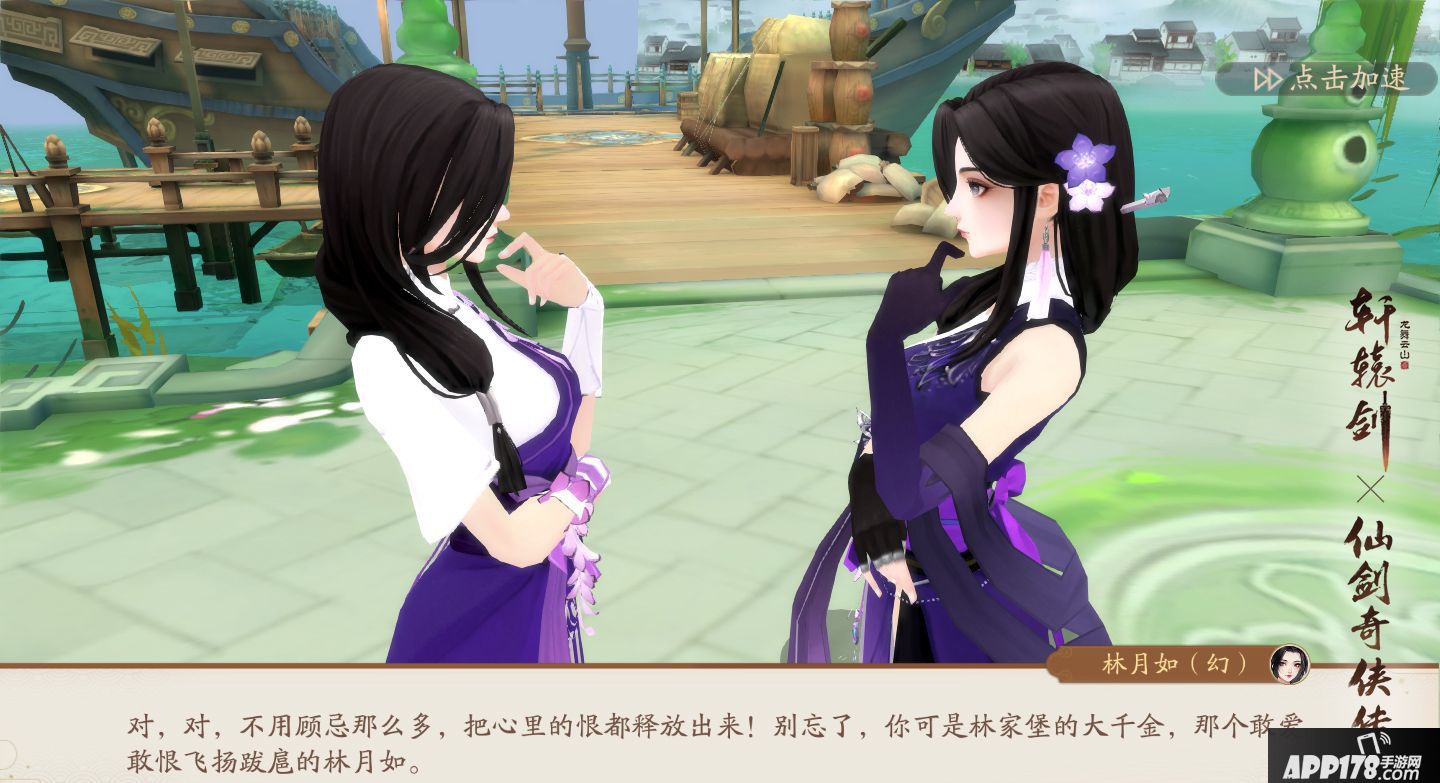Tap the red sword emblem in the logo
The width and height of the screenshot is (1440, 783).
1384,432
